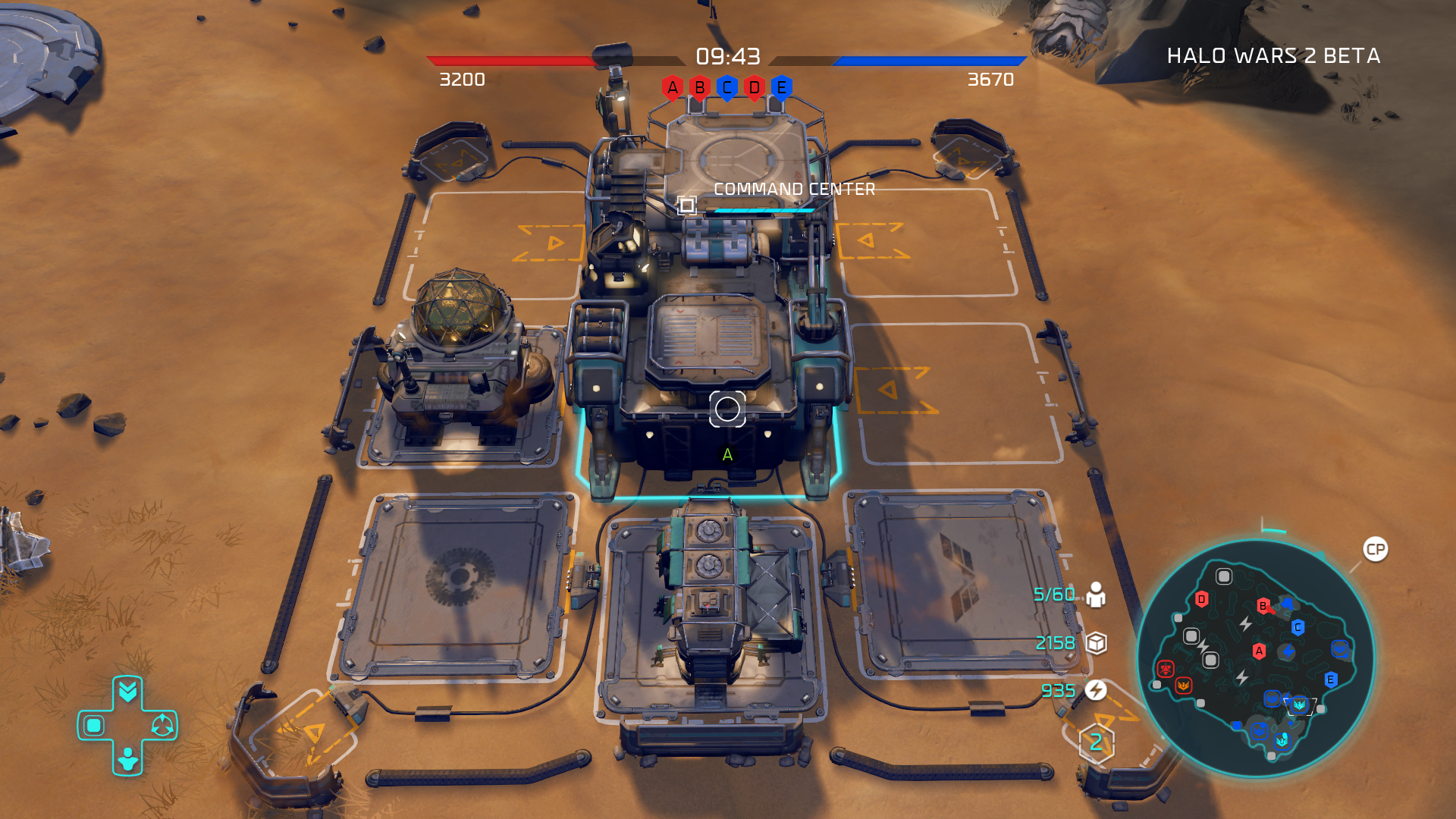This screenshot has width=1456, height=819.
Task: Jump to control point B on the minimap
Action: (x=1263, y=606)
